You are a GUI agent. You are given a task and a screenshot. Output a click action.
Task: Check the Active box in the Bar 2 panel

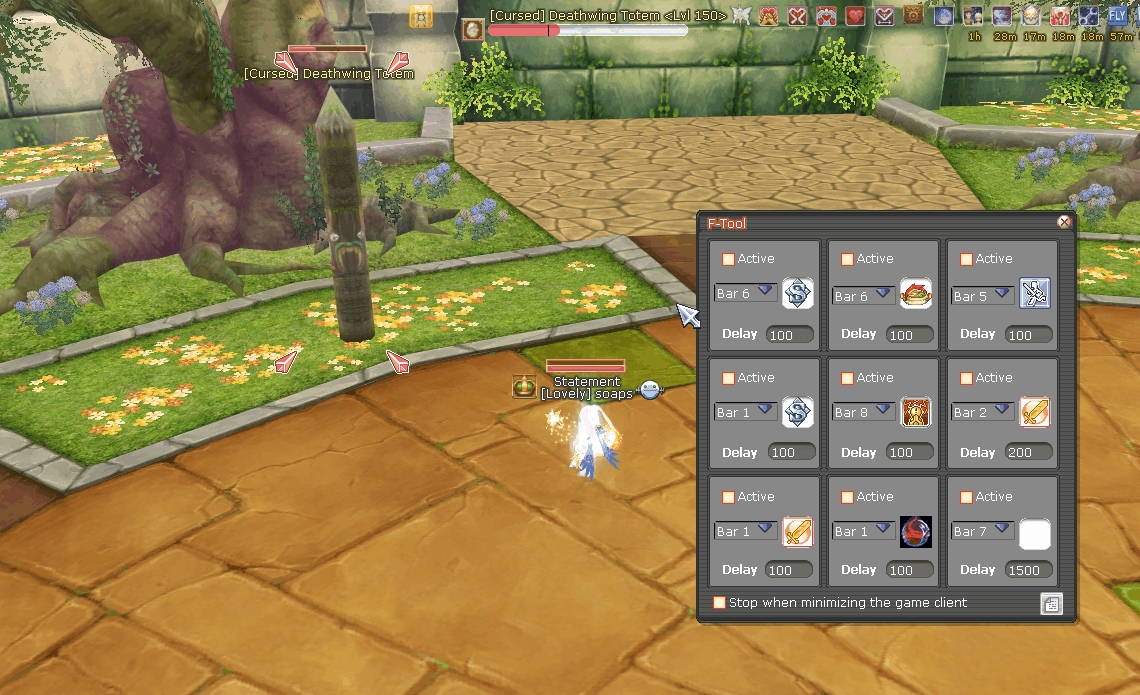pyautogui.click(x=966, y=378)
